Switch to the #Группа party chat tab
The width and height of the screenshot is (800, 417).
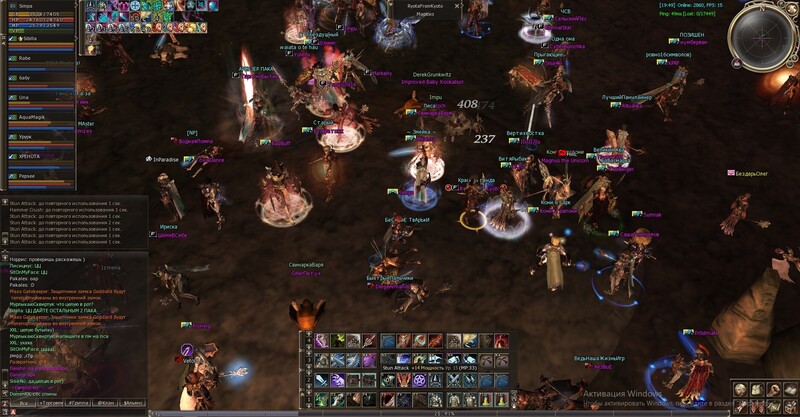79,402
